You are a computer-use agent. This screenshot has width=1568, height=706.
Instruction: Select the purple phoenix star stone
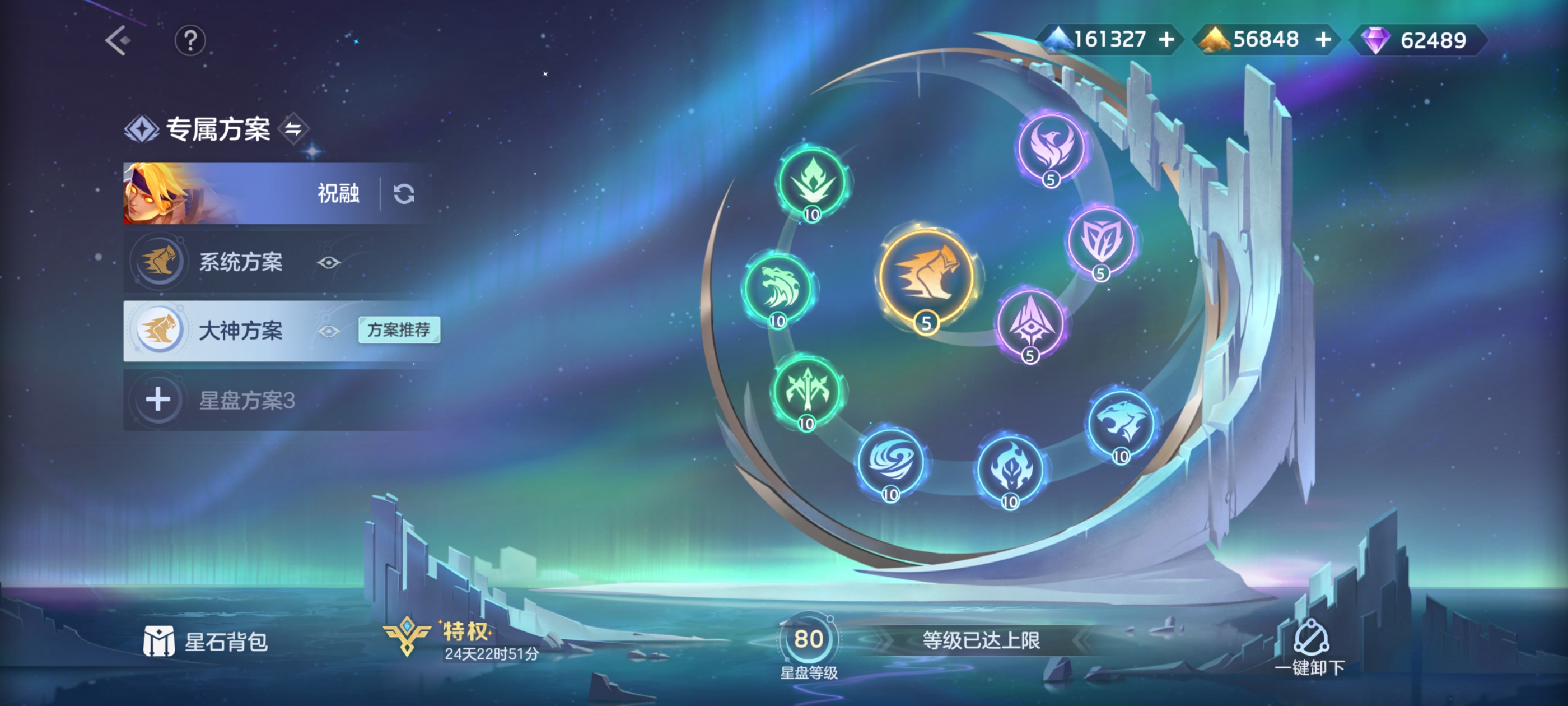pos(1051,146)
